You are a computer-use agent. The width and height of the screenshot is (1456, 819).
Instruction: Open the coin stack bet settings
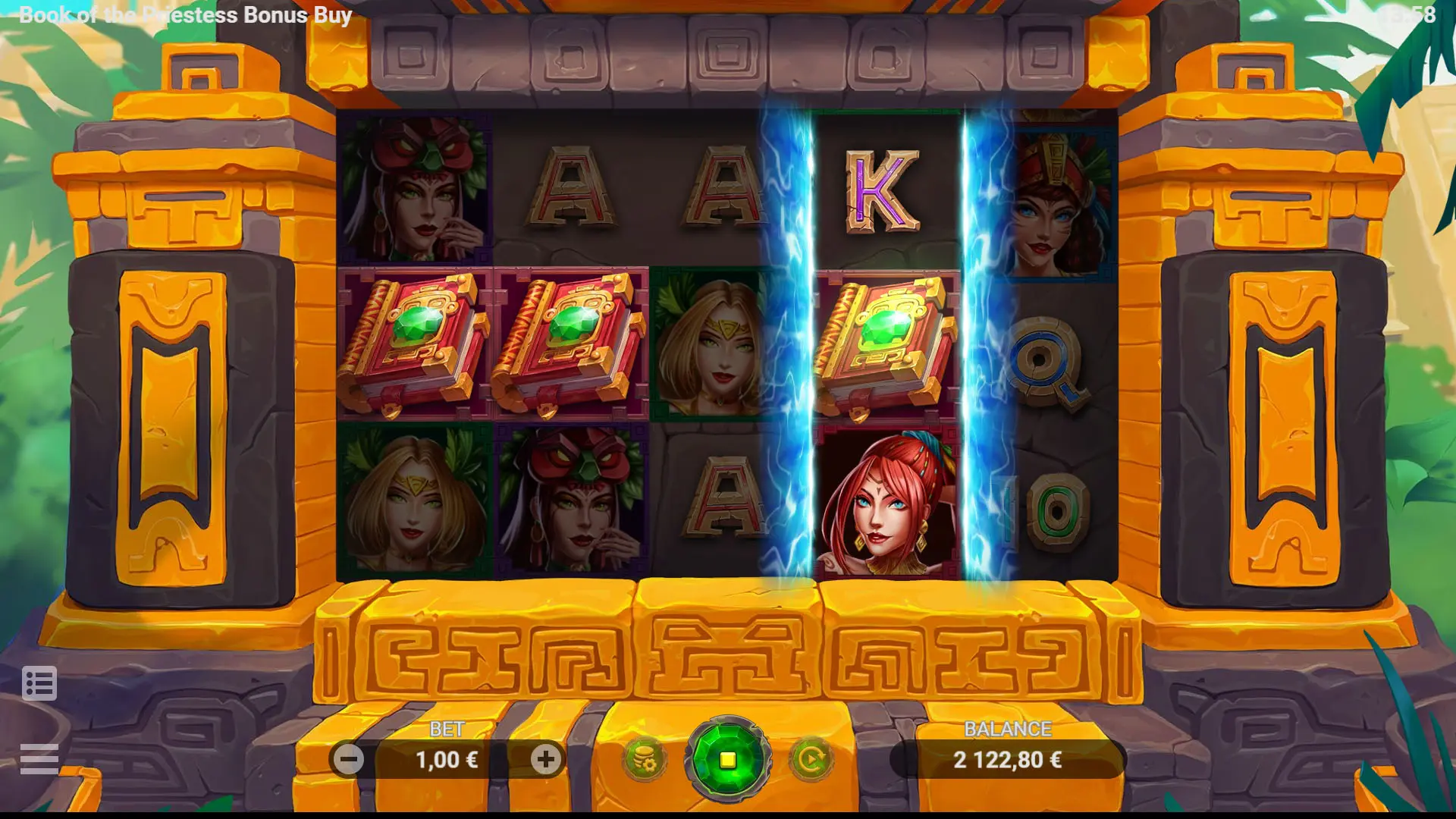tap(645, 759)
